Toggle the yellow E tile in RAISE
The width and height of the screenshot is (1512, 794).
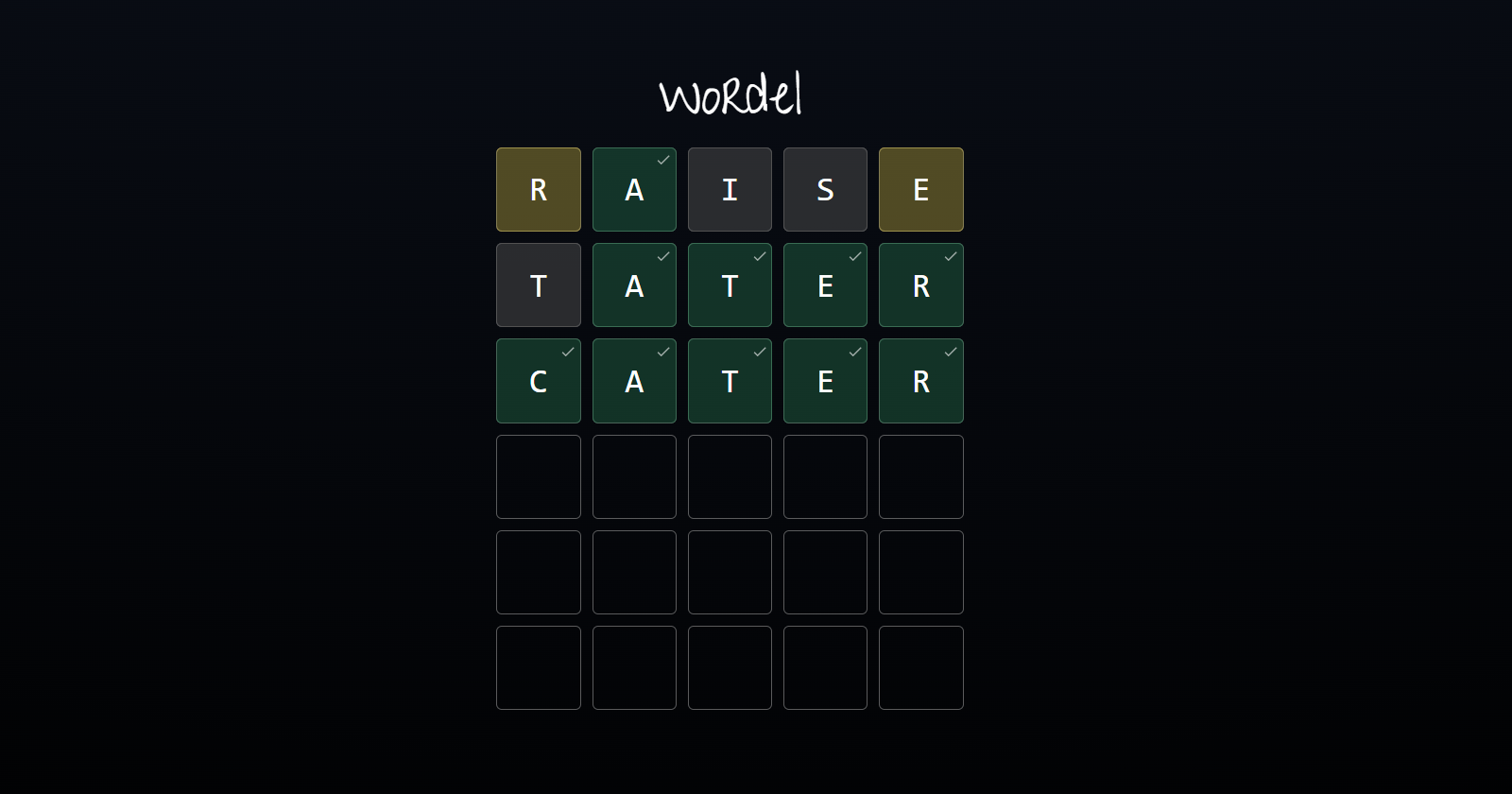pos(920,189)
